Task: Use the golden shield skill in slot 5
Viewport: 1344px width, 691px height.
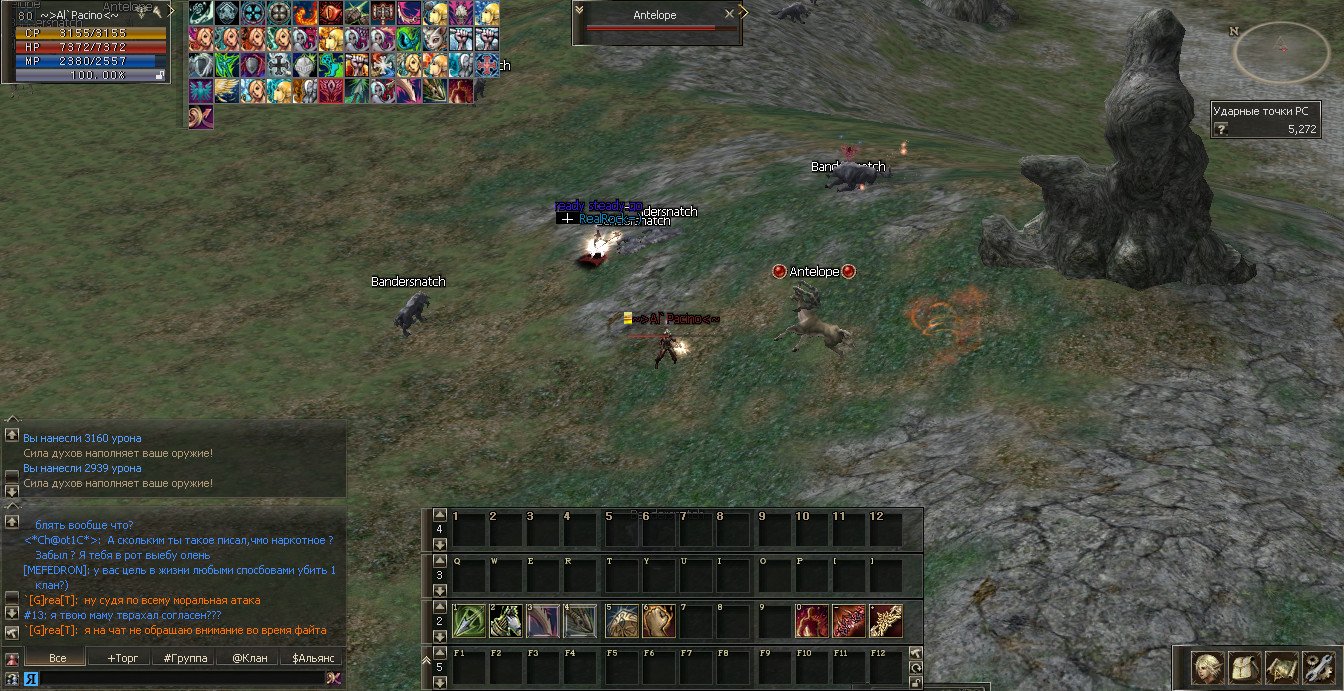Action: 621,621
